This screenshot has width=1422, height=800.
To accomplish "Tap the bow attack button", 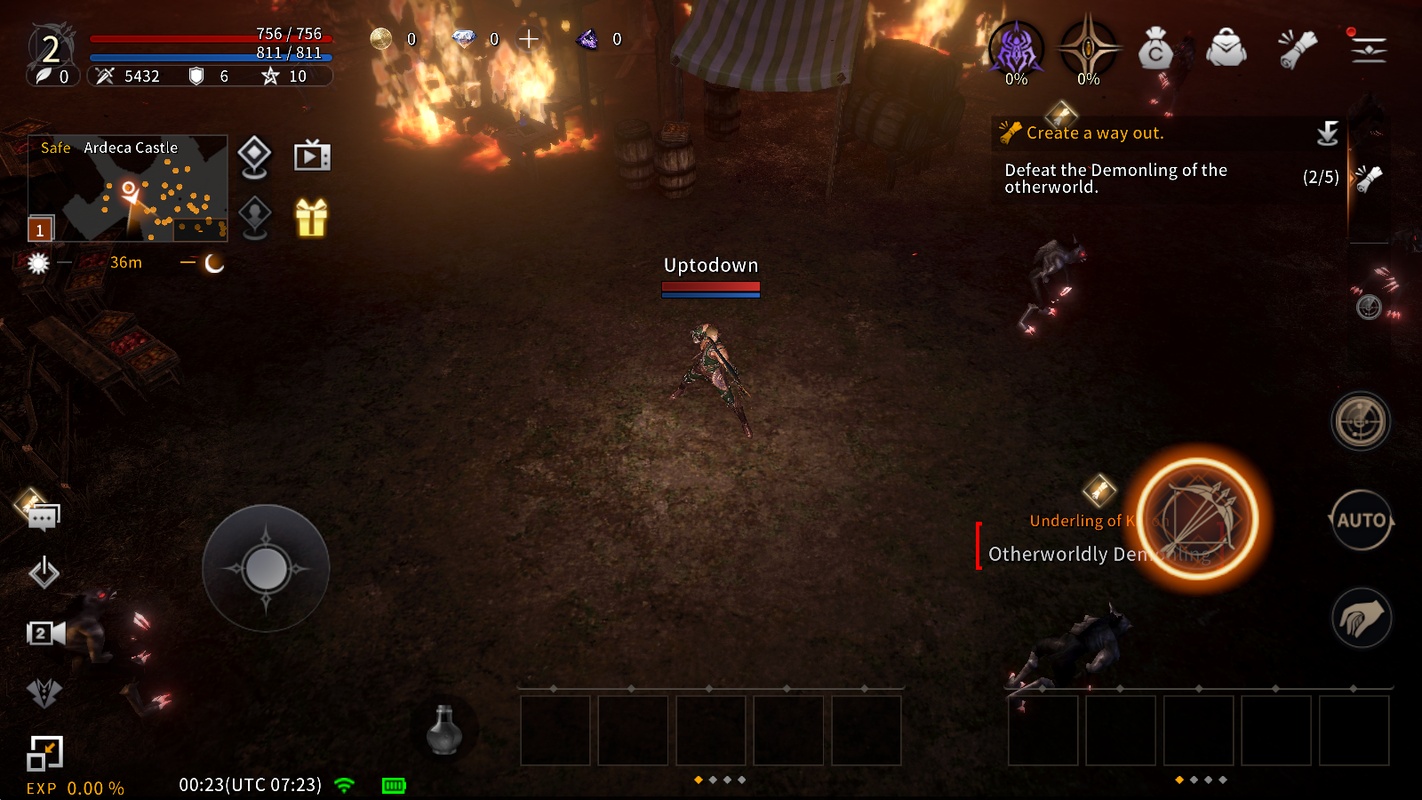I will pyautogui.click(x=1197, y=520).
